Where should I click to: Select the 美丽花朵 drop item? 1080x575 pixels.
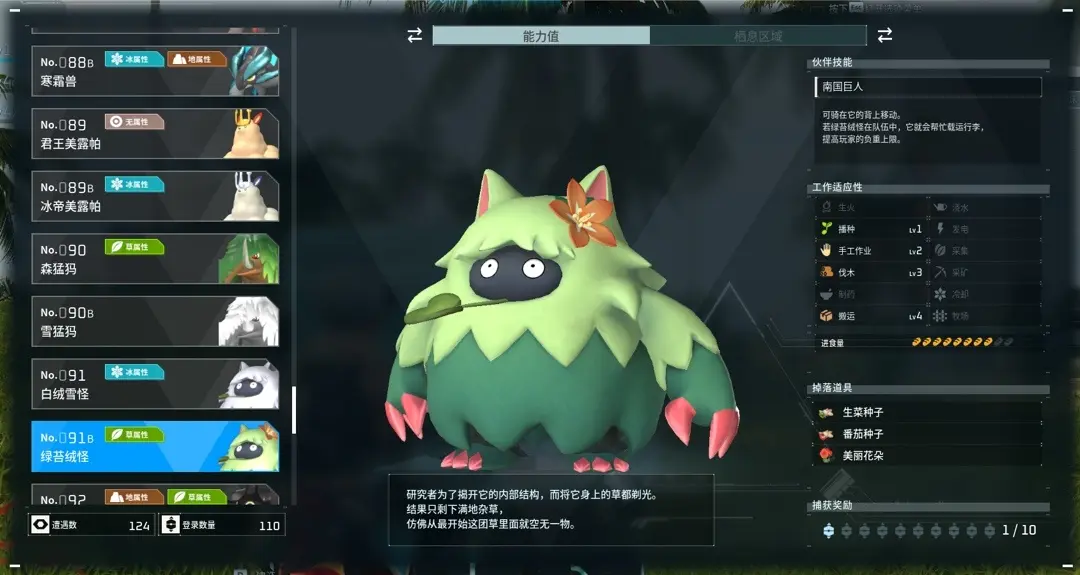[x=930, y=456]
